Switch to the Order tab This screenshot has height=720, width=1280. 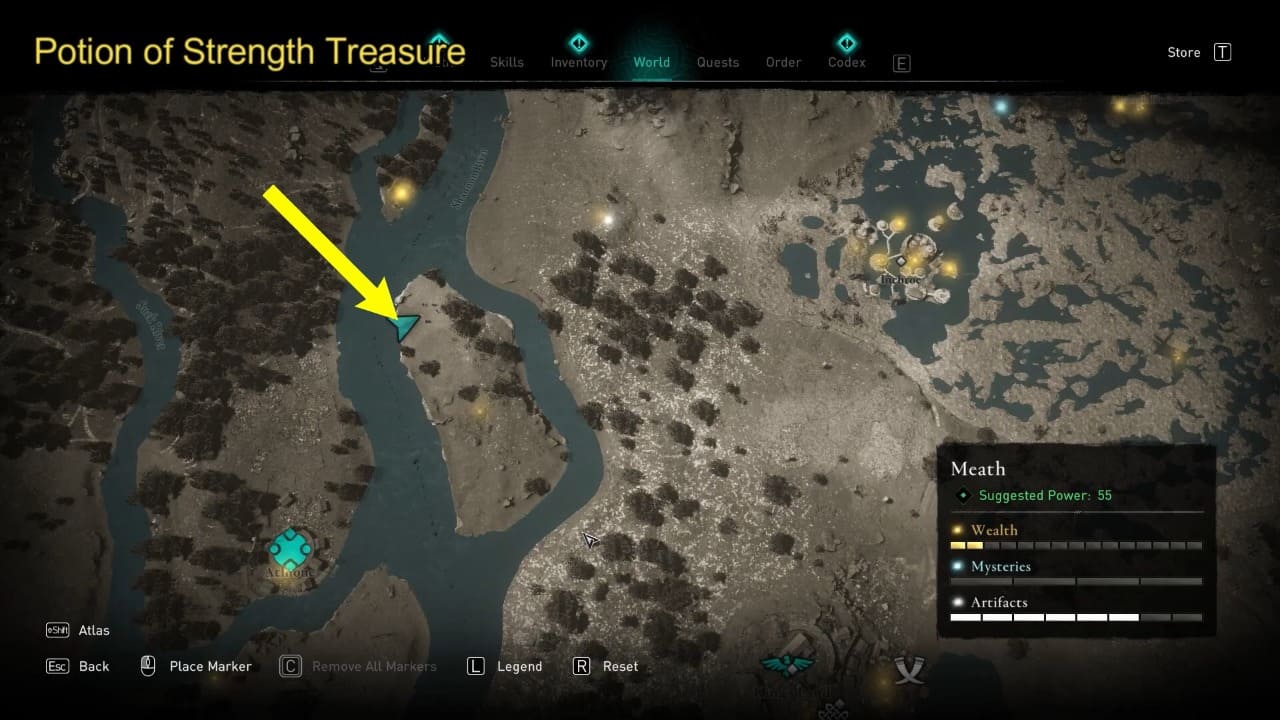[783, 61]
